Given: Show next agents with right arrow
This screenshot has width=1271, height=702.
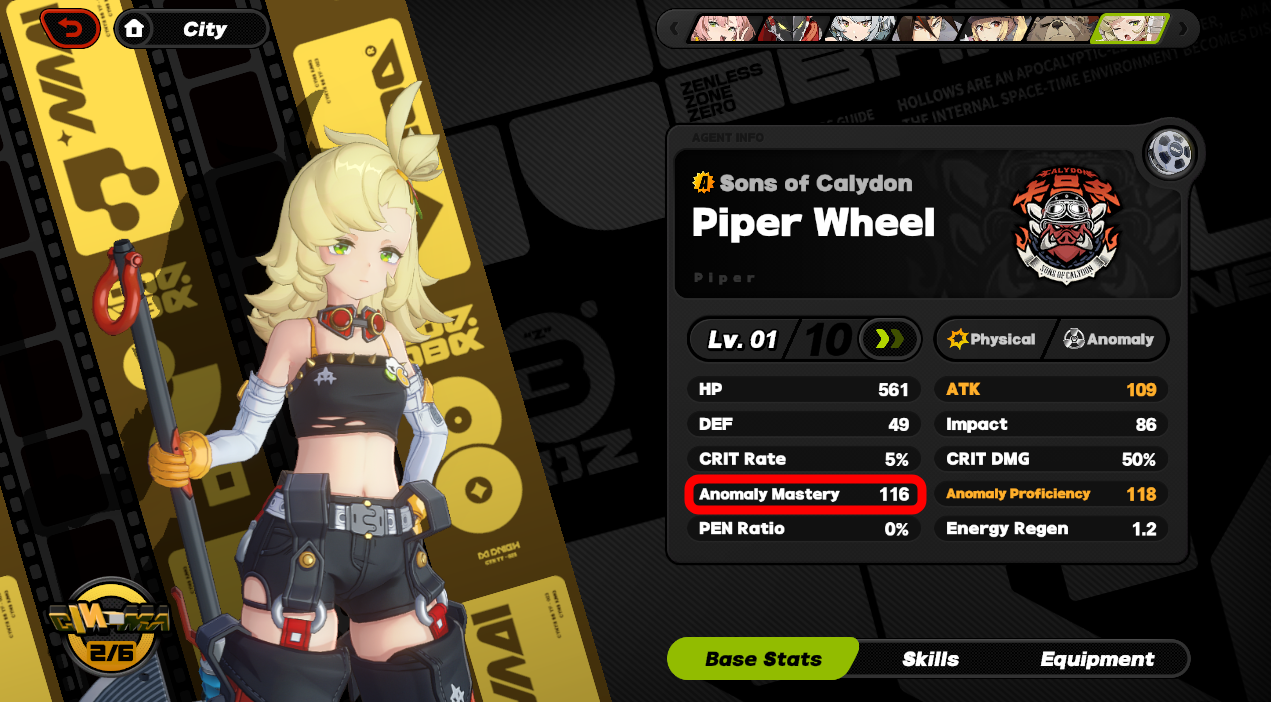Looking at the screenshot, I should click(x=1183, y=28).
